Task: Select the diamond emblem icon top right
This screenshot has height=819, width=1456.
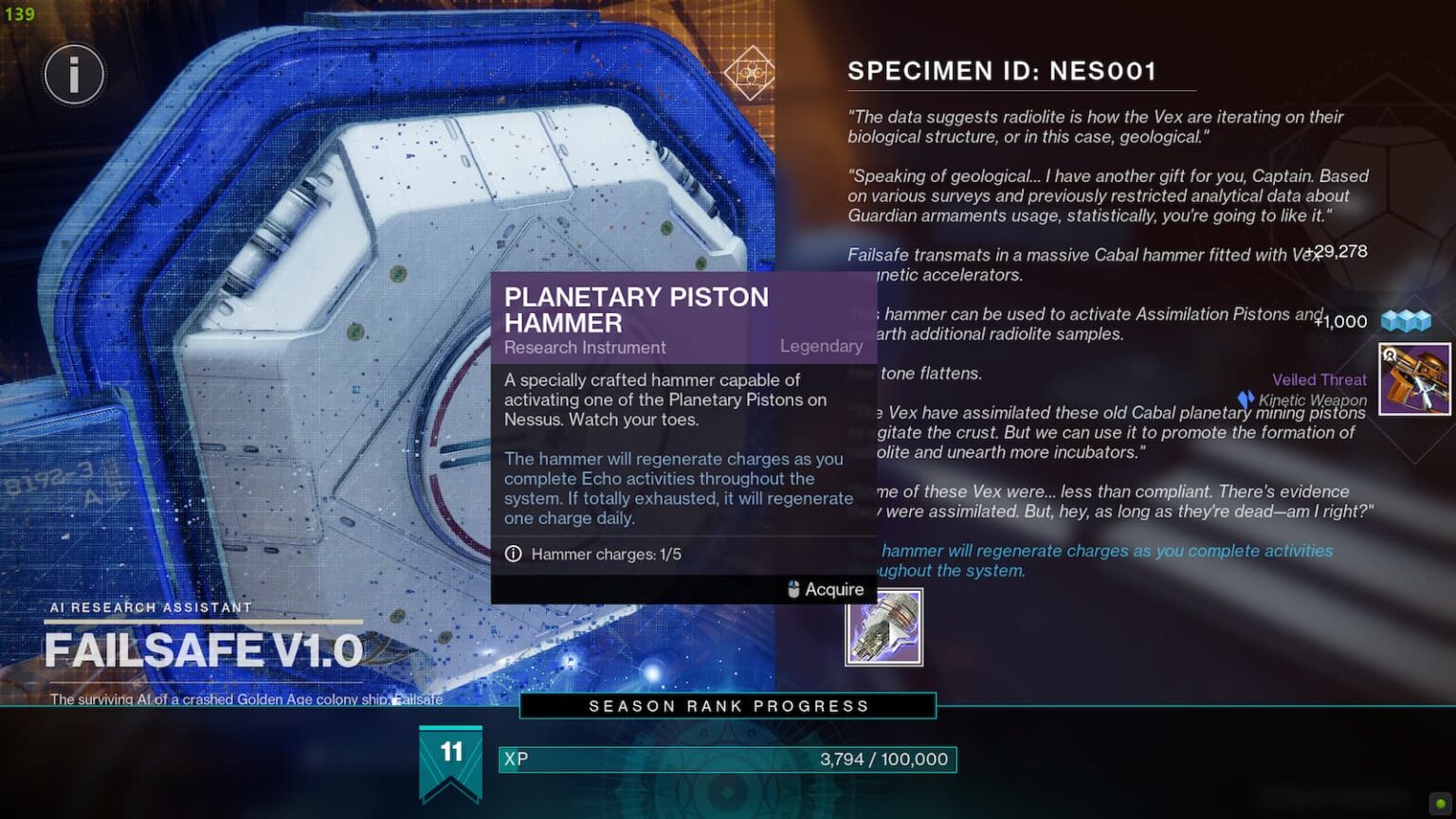Action: [x=750, y=70]
